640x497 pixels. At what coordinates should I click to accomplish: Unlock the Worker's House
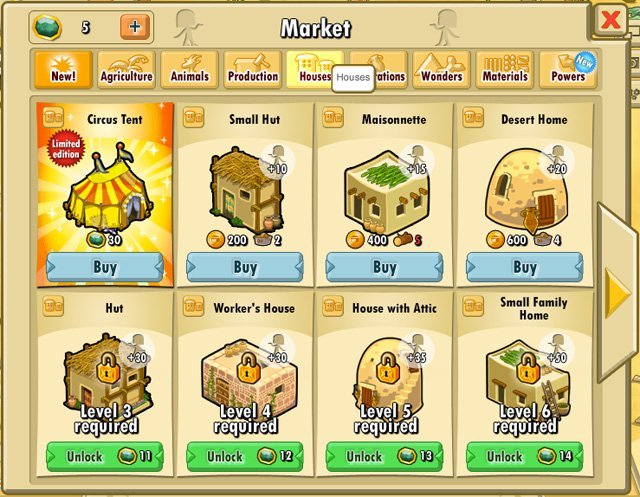click(244, 456)
